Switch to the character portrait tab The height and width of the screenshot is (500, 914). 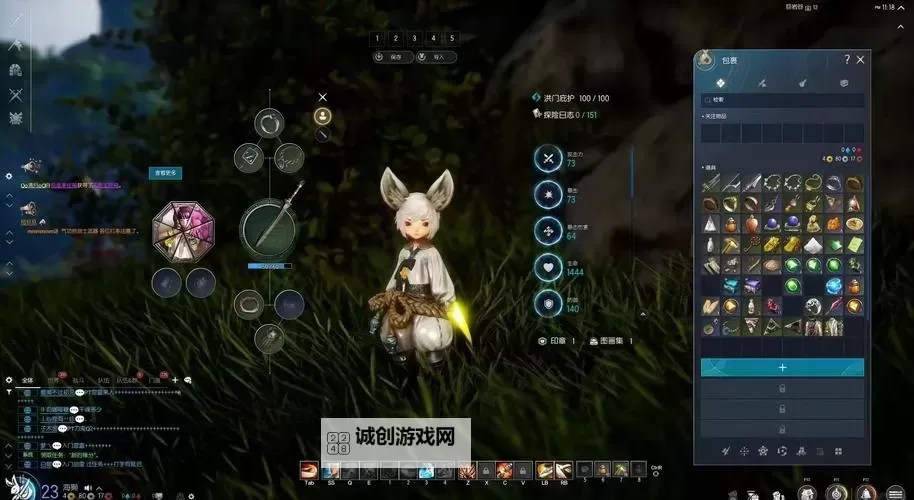point(323,115)
